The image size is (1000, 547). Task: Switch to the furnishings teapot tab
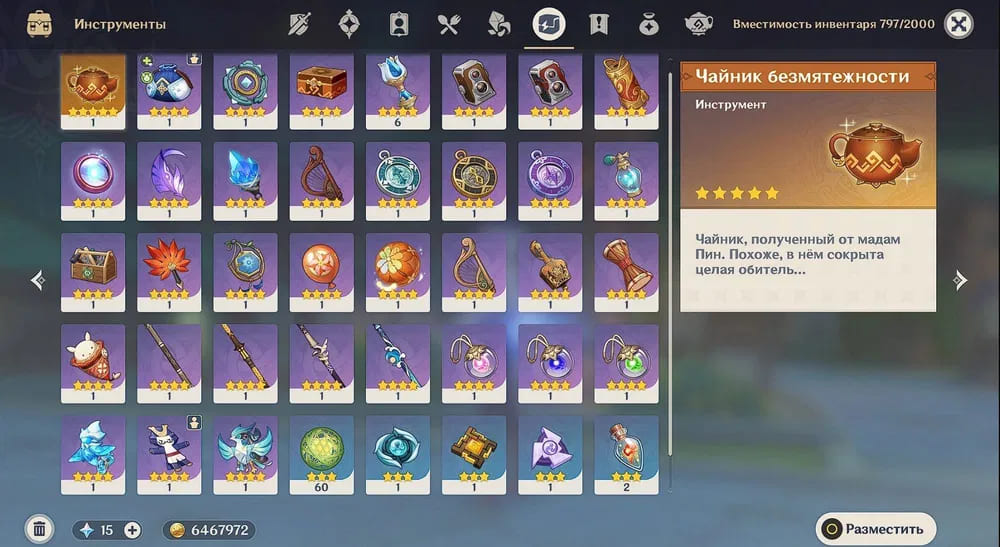point(698,24)
